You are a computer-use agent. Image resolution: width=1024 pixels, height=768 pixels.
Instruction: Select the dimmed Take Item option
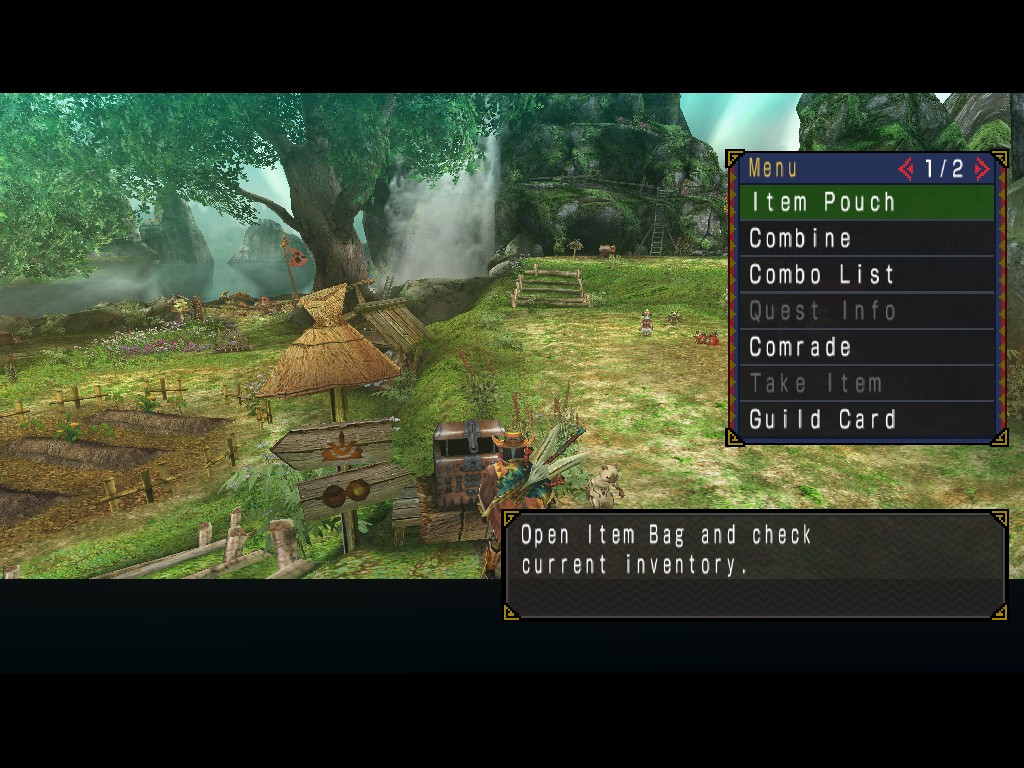click(x=866, y=383)
